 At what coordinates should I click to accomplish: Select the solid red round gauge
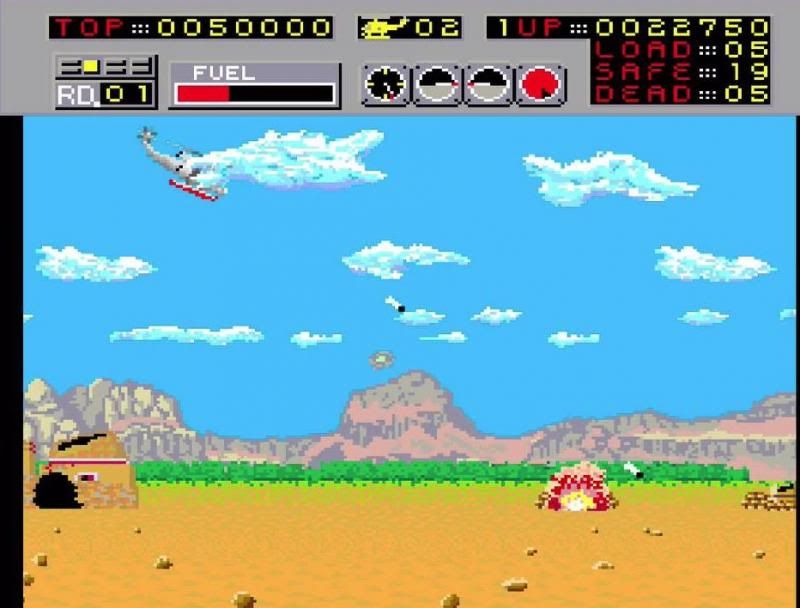[541, 85]
